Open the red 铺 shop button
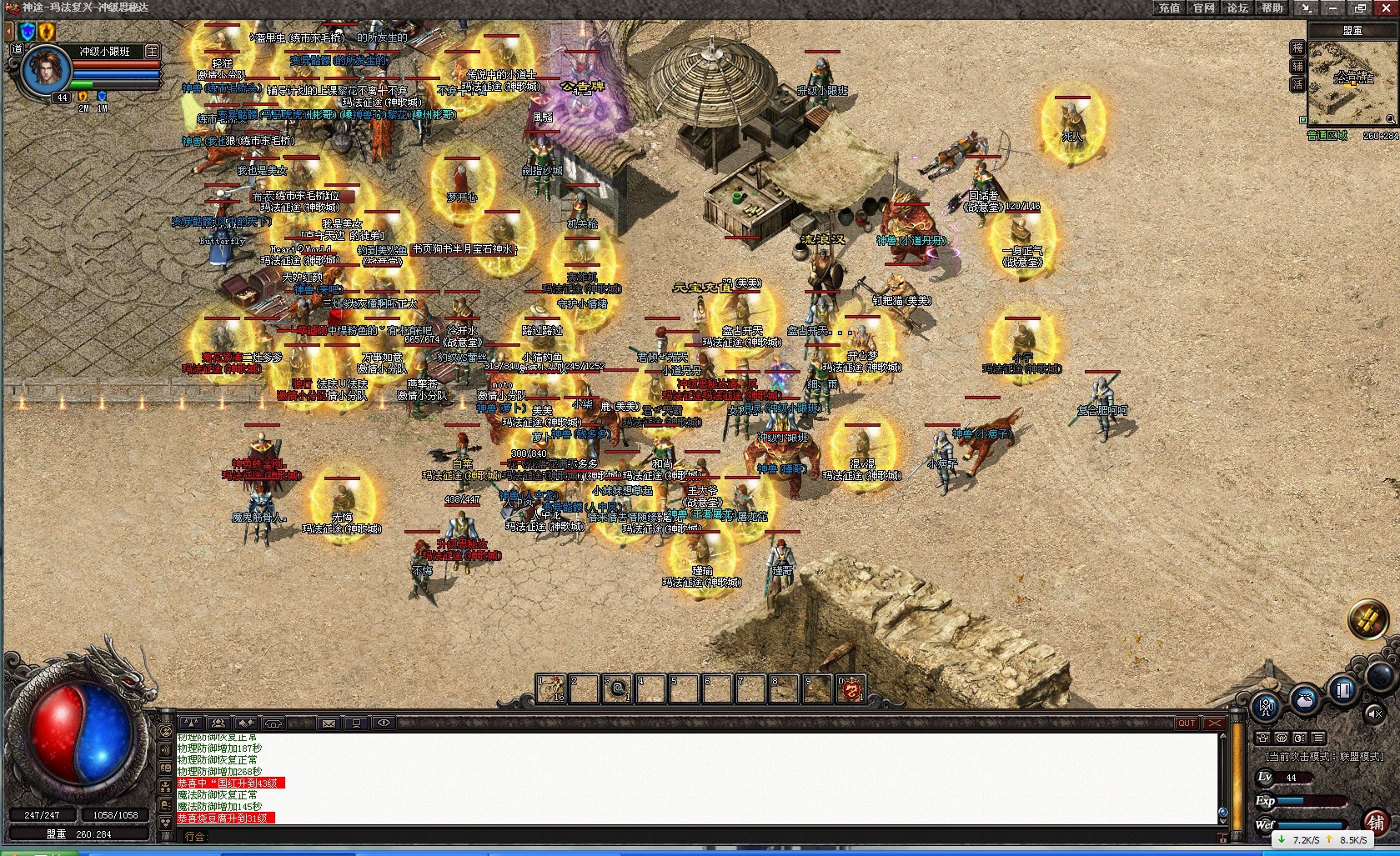 coord(1376,823)
